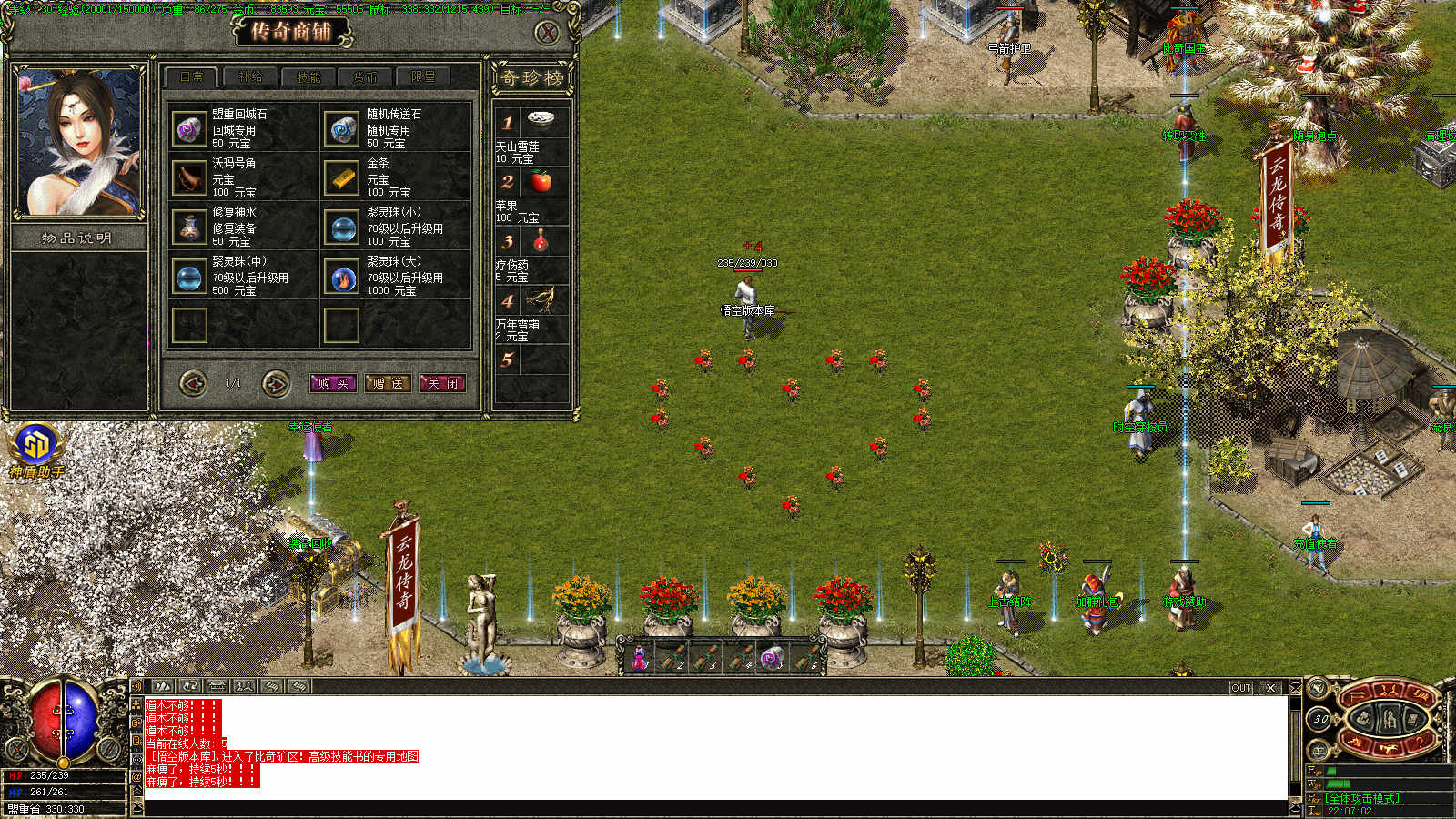Pick the 修复神水 repair potion
Viewport: 1456px width, 819px height.
[190, 227]
